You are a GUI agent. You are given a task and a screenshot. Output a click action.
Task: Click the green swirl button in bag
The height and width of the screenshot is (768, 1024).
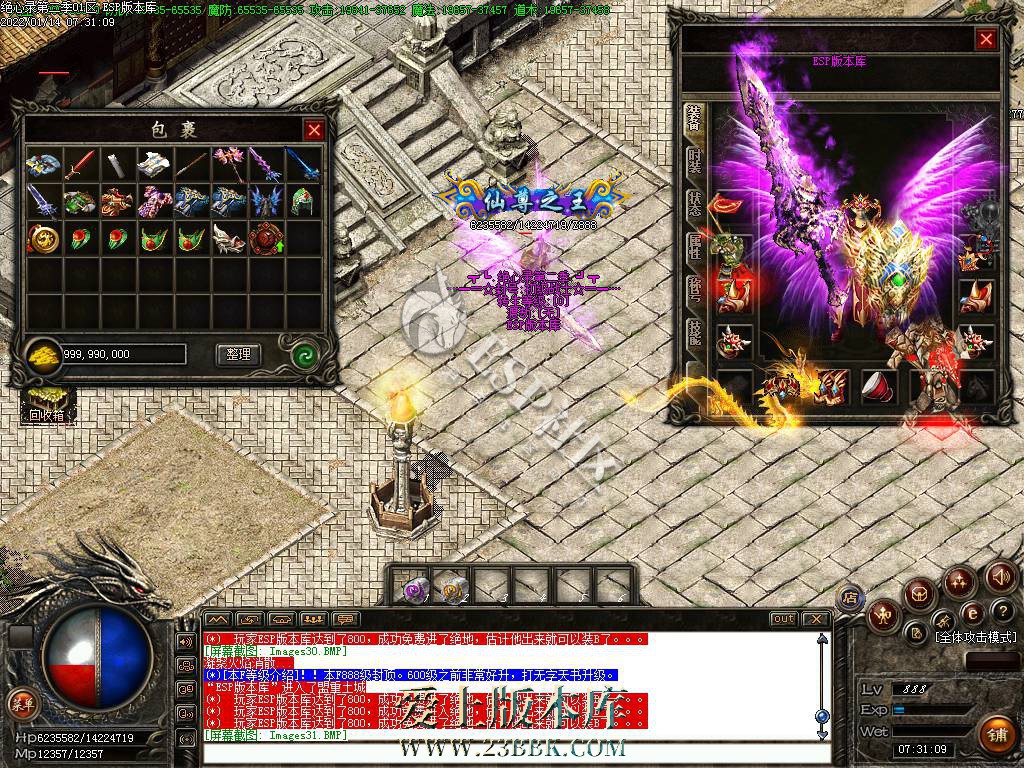[x=304, y=354]
